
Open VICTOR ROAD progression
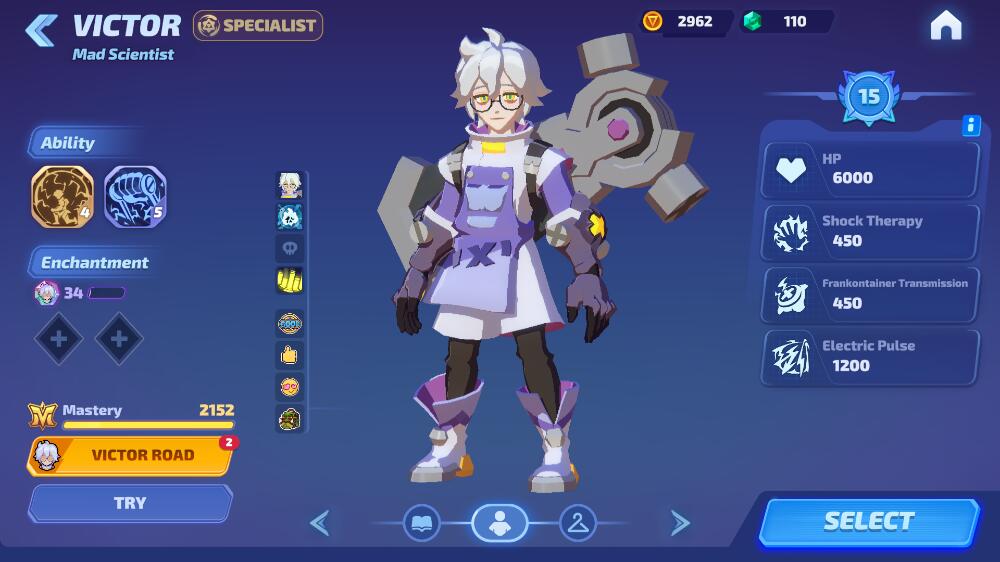(130, 455)
